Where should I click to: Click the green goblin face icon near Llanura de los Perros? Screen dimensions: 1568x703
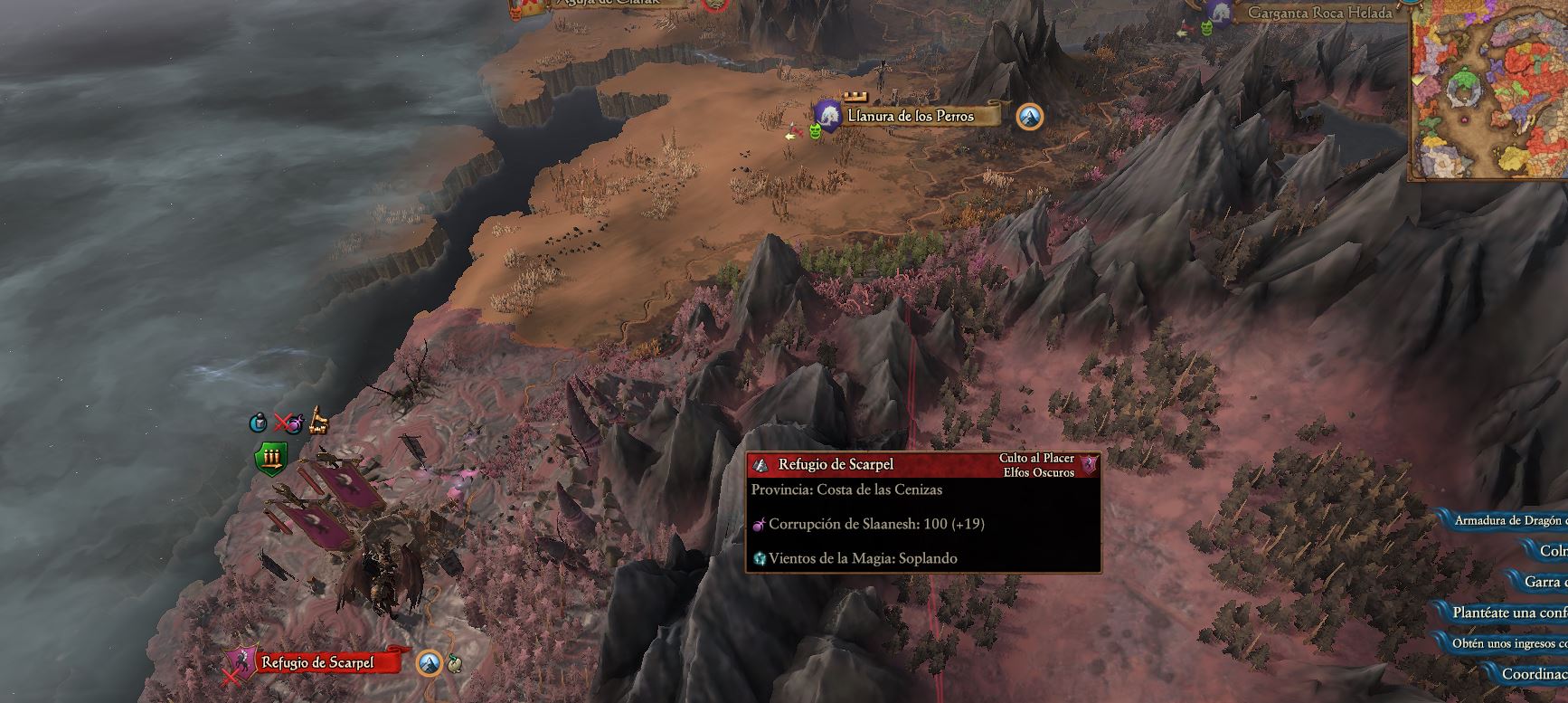point(815,132)
